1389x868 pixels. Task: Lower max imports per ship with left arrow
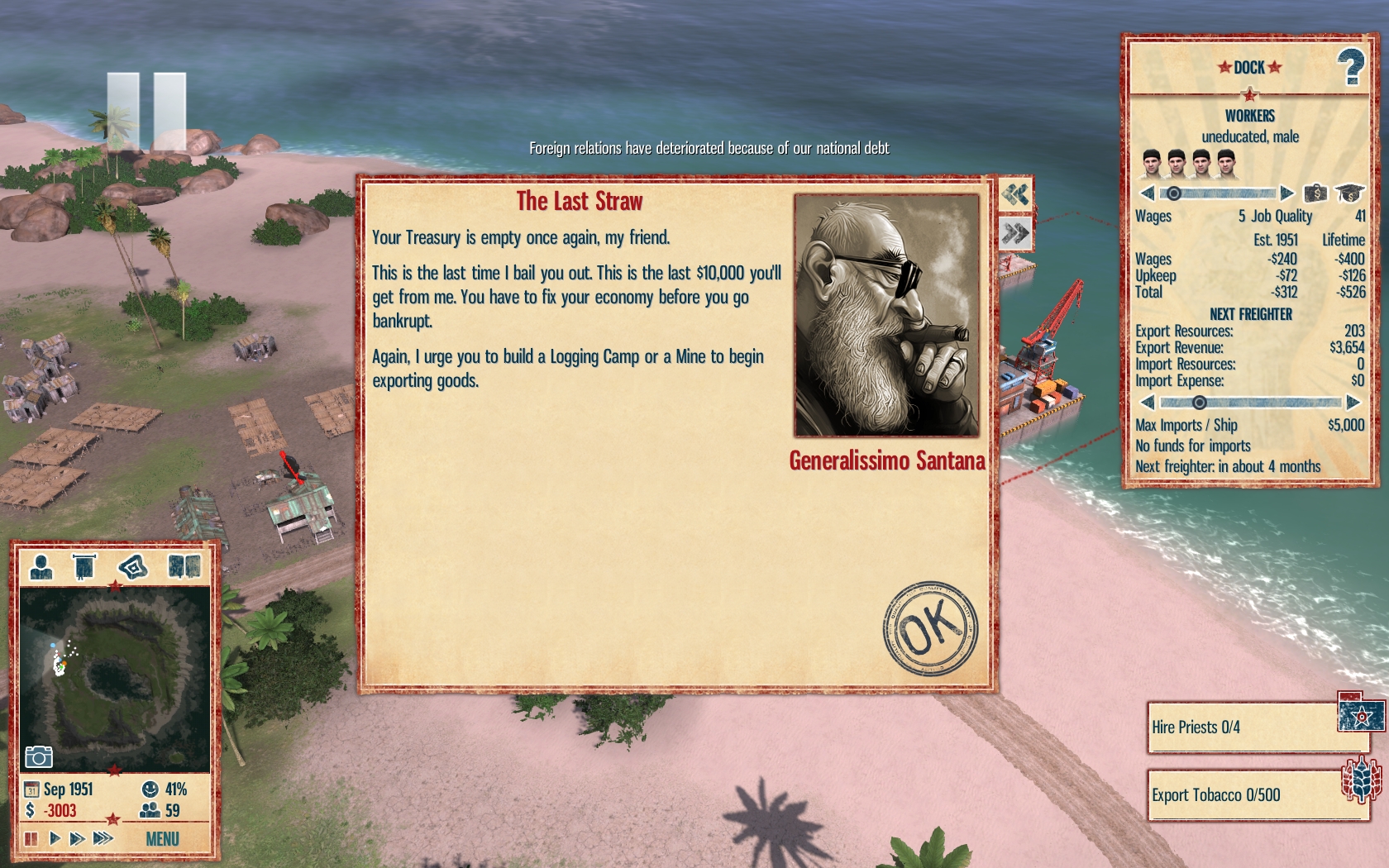click(1148, 403)
